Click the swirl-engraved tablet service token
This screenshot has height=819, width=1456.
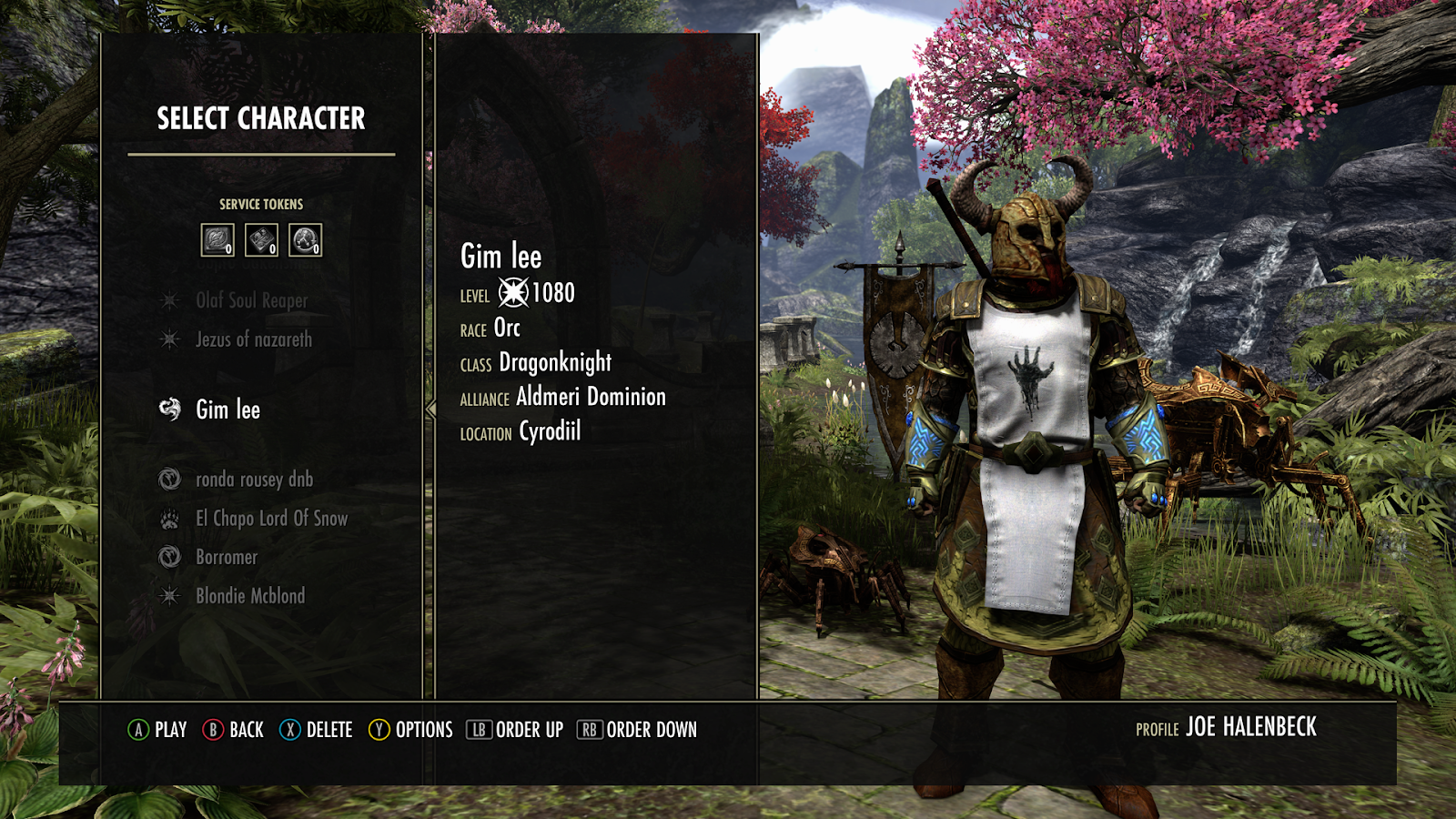(217, 240)
